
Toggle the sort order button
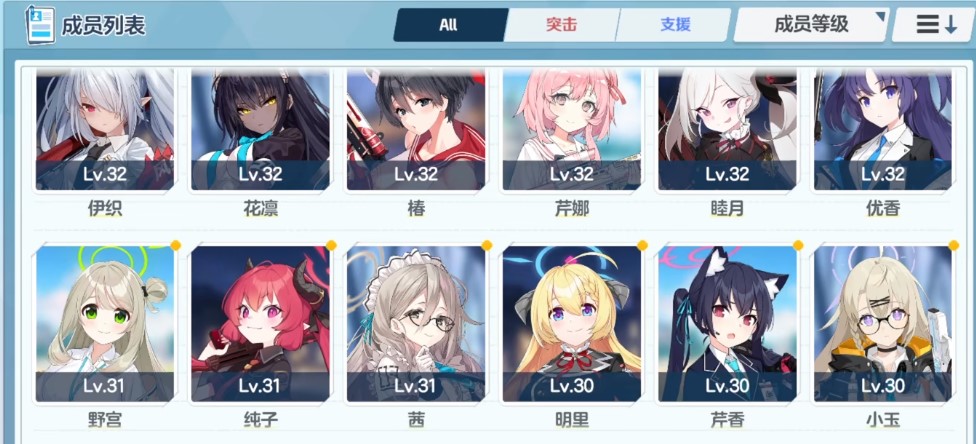click(x=931, y=25)
